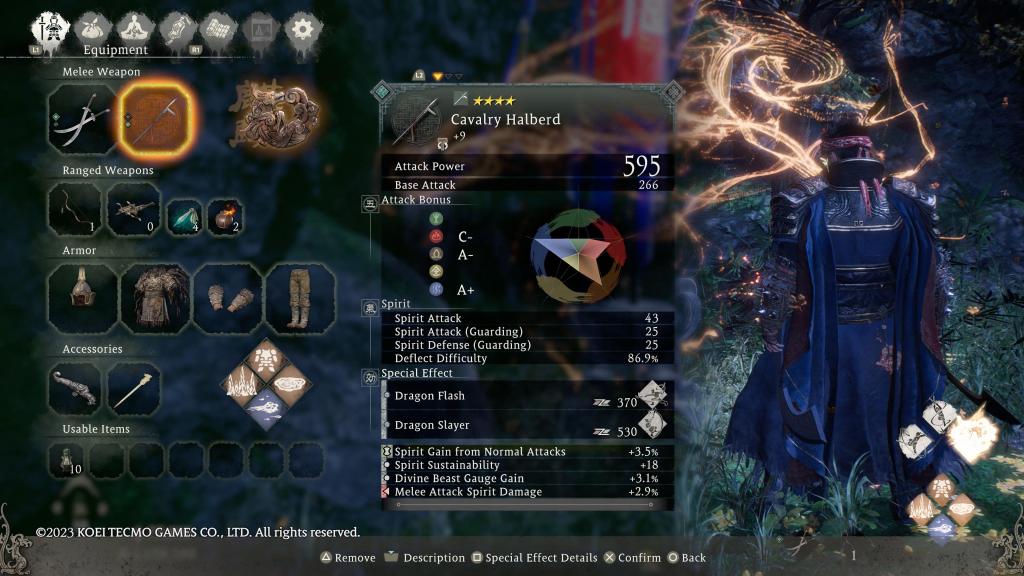Image resolution: width=1024 pixels, height=576 pixels.
Task: Select the usable item with count 10
Action: pyautogui.click(x=68, y=459)
